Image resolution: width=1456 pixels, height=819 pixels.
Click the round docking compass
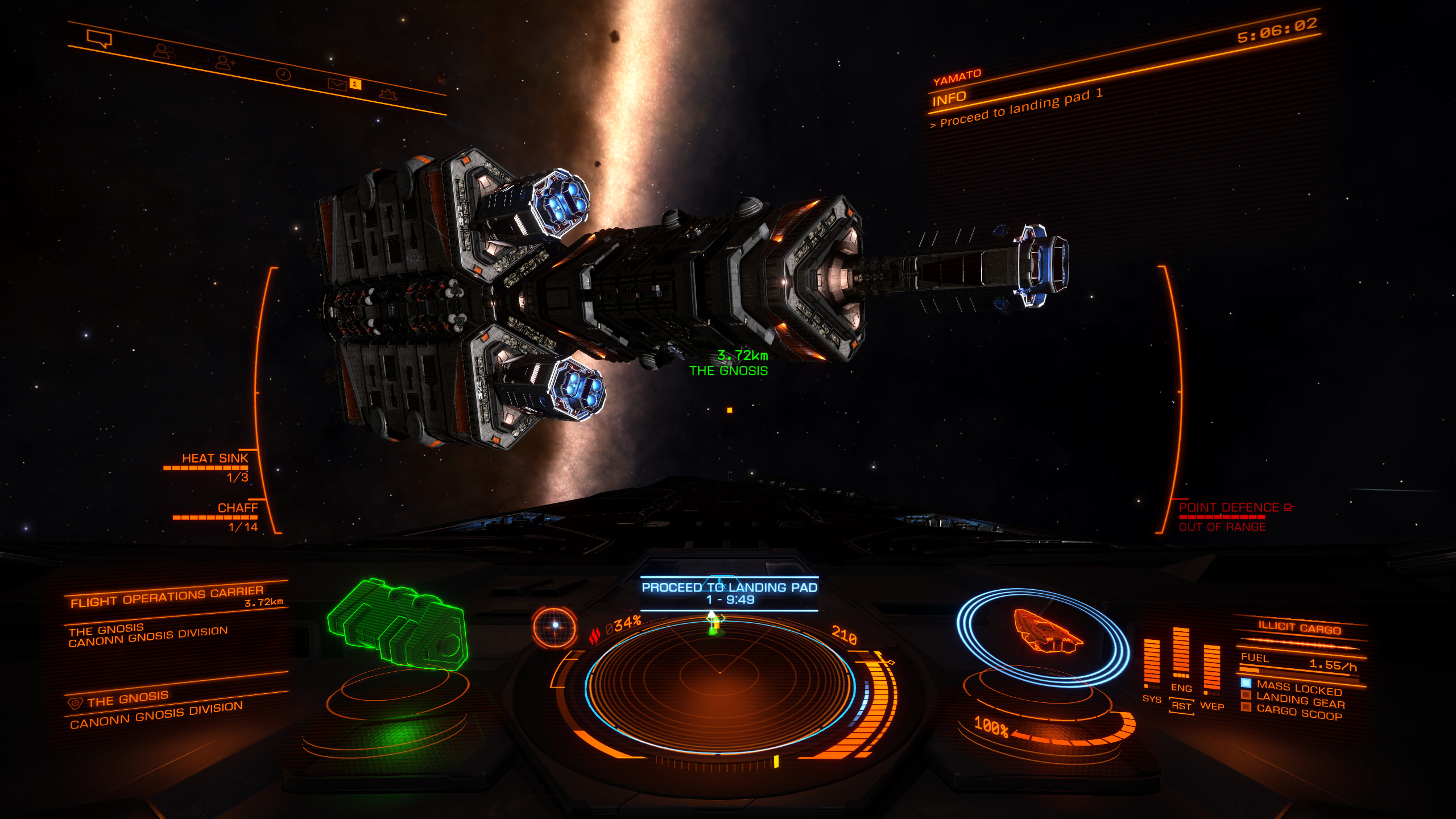555,626
